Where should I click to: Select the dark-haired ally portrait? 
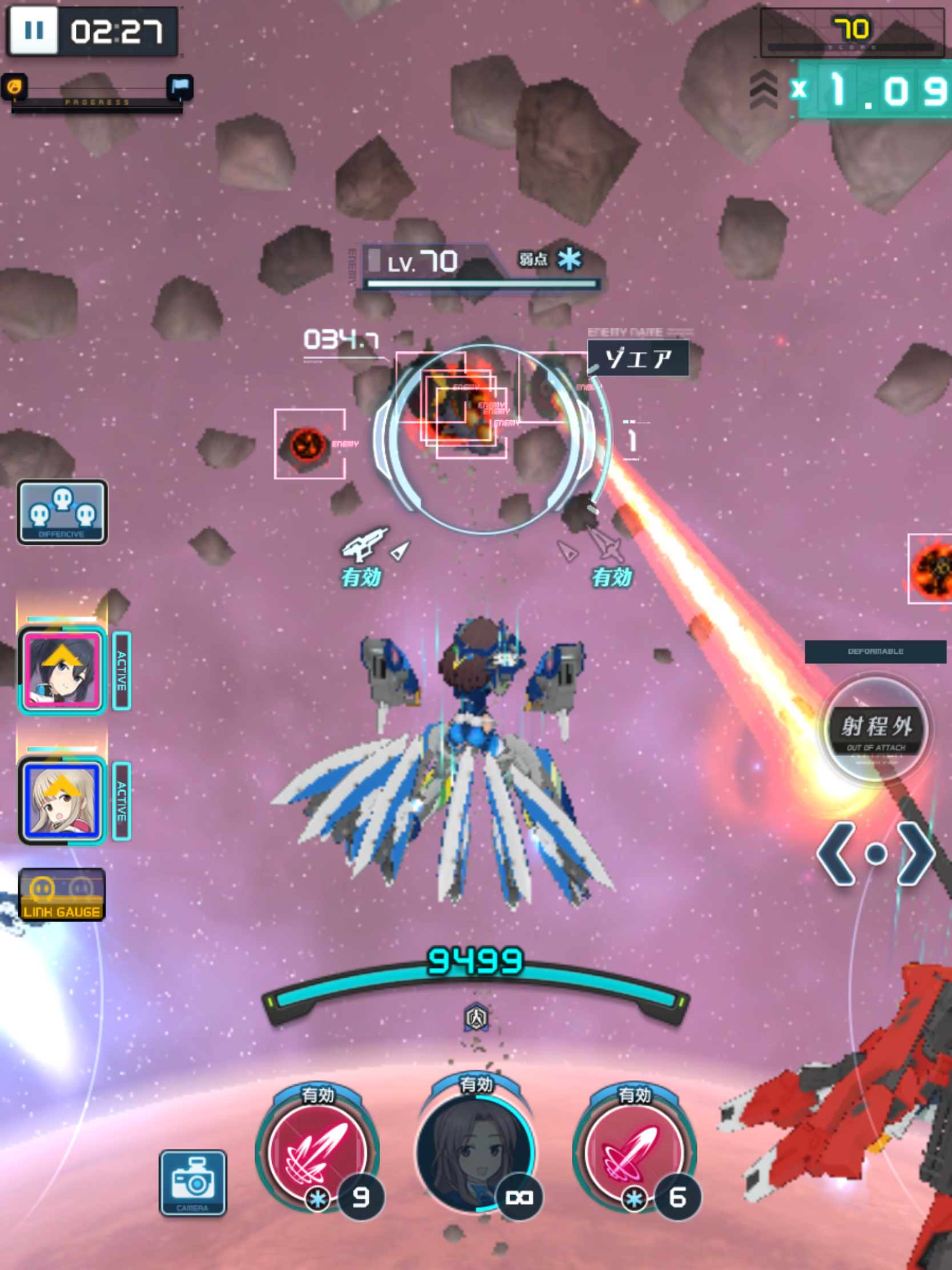coord(62,670)
